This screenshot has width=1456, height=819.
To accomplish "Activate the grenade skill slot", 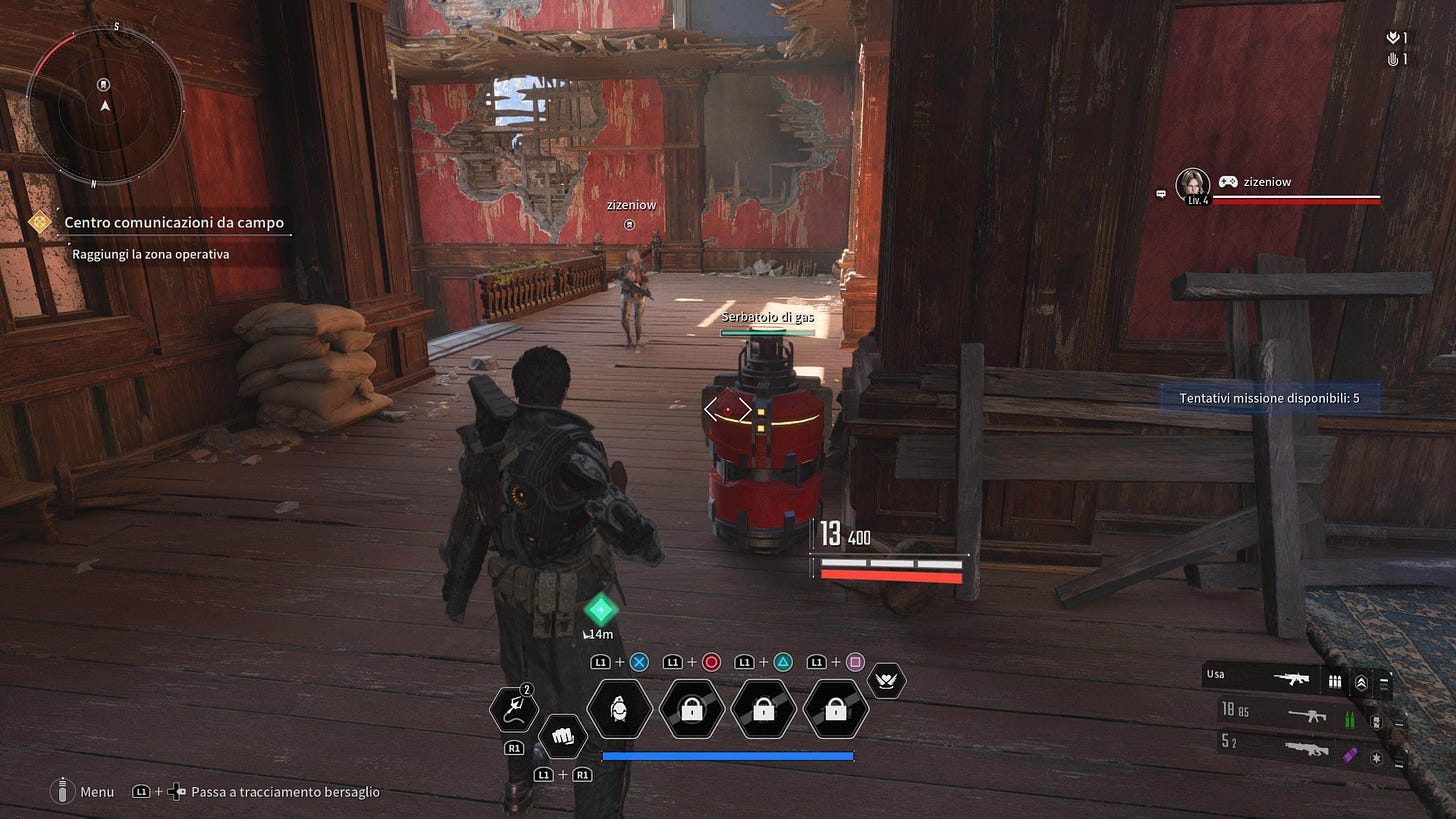I will 620,710.
